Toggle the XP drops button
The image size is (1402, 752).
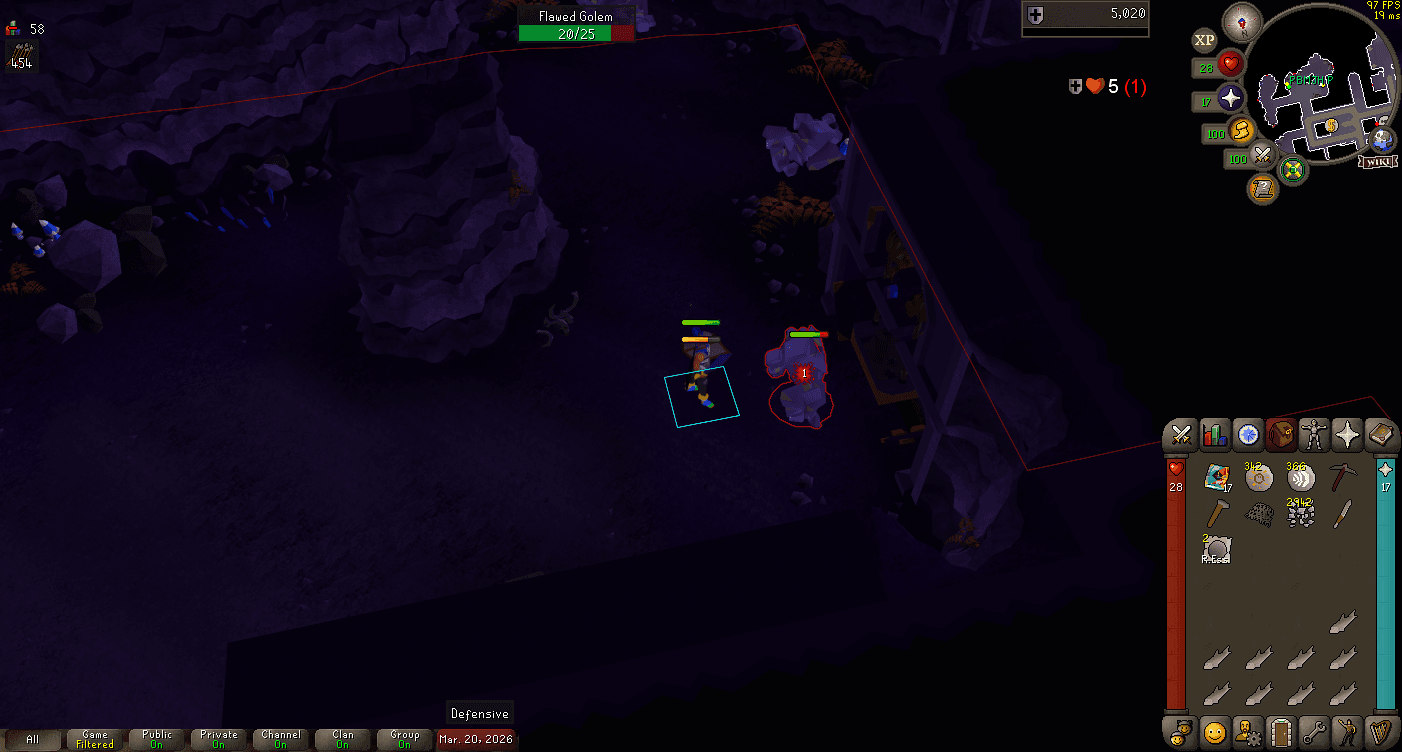(1205, 40)
